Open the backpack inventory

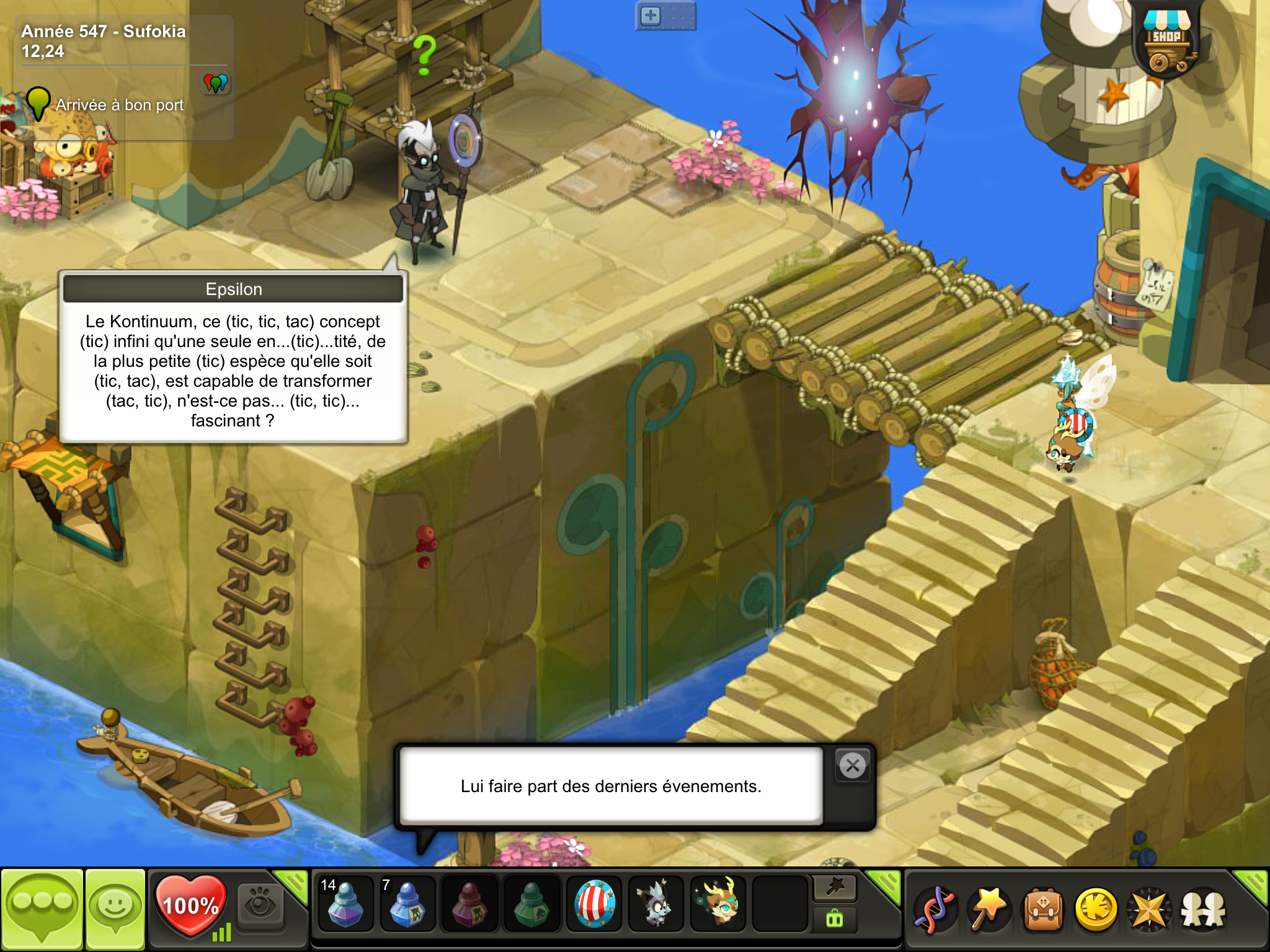pos(1043,910)
